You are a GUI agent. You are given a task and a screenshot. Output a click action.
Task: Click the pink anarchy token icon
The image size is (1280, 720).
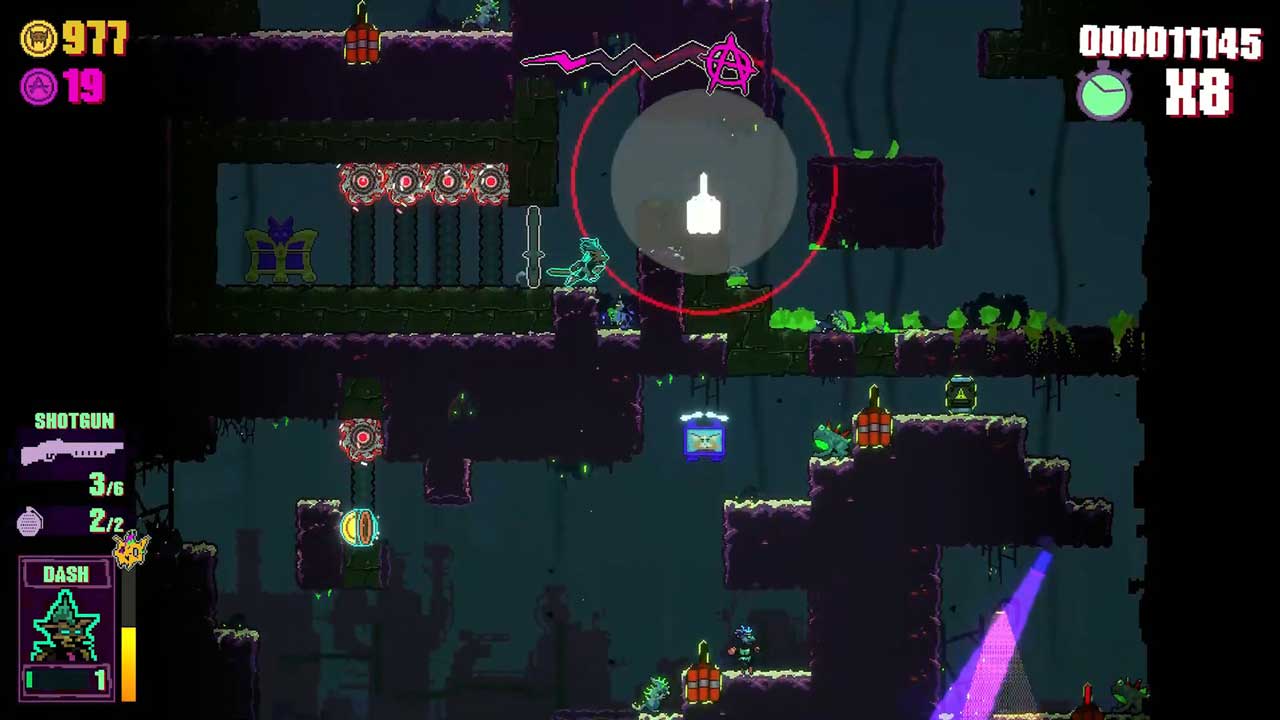[x=39, y=87]
